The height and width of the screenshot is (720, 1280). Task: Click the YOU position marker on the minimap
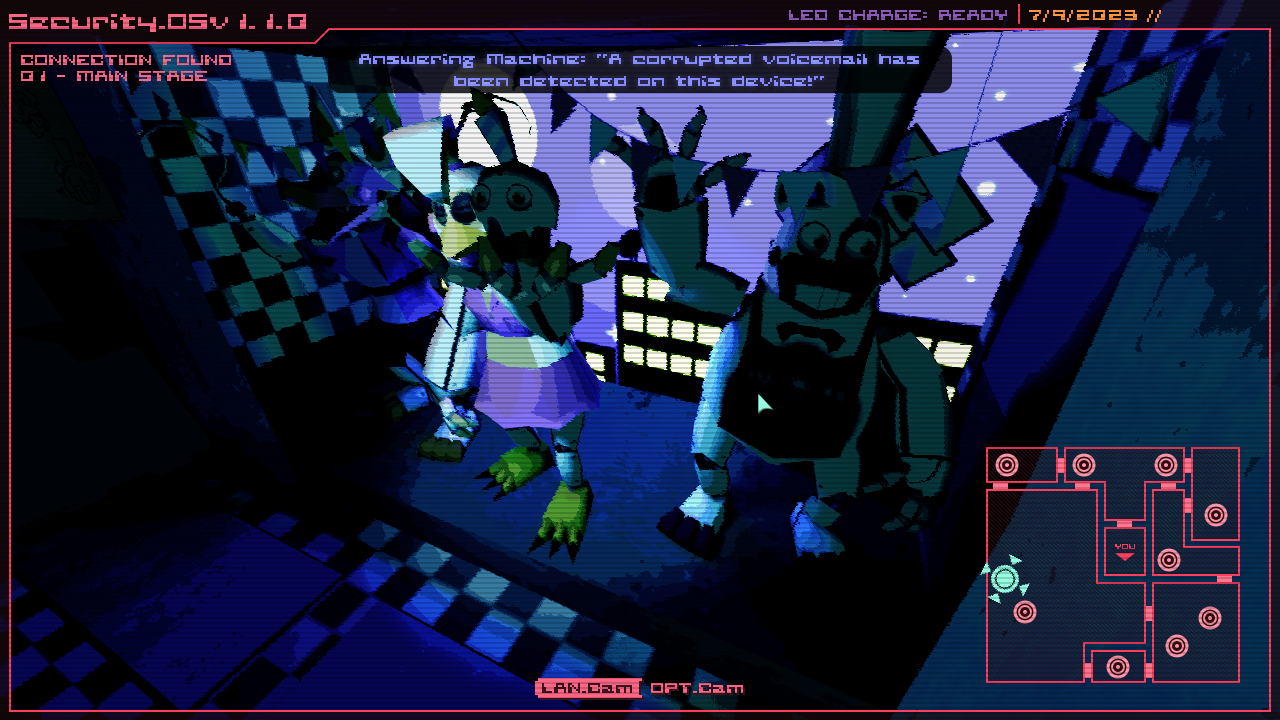click(x=1125, y=549)
